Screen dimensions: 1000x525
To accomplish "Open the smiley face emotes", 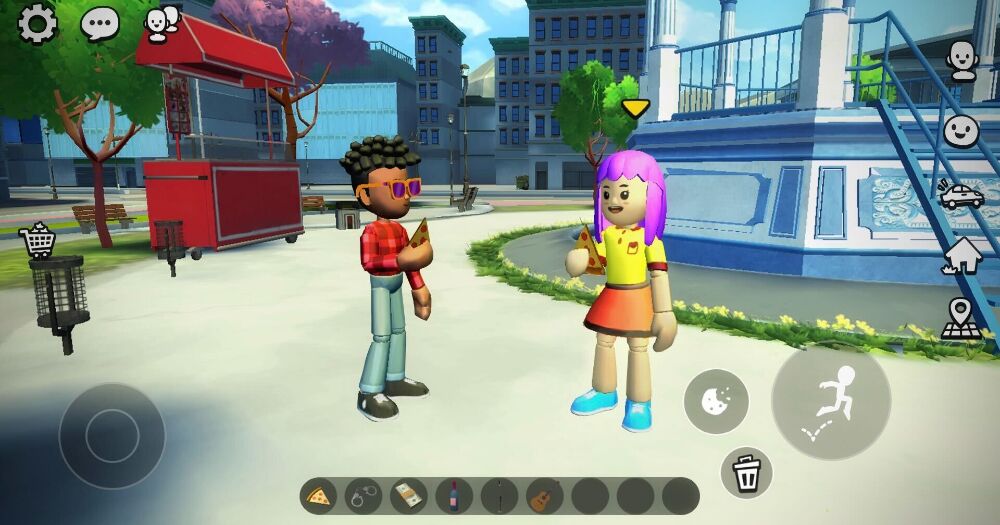I will click(x=962, y=130).
